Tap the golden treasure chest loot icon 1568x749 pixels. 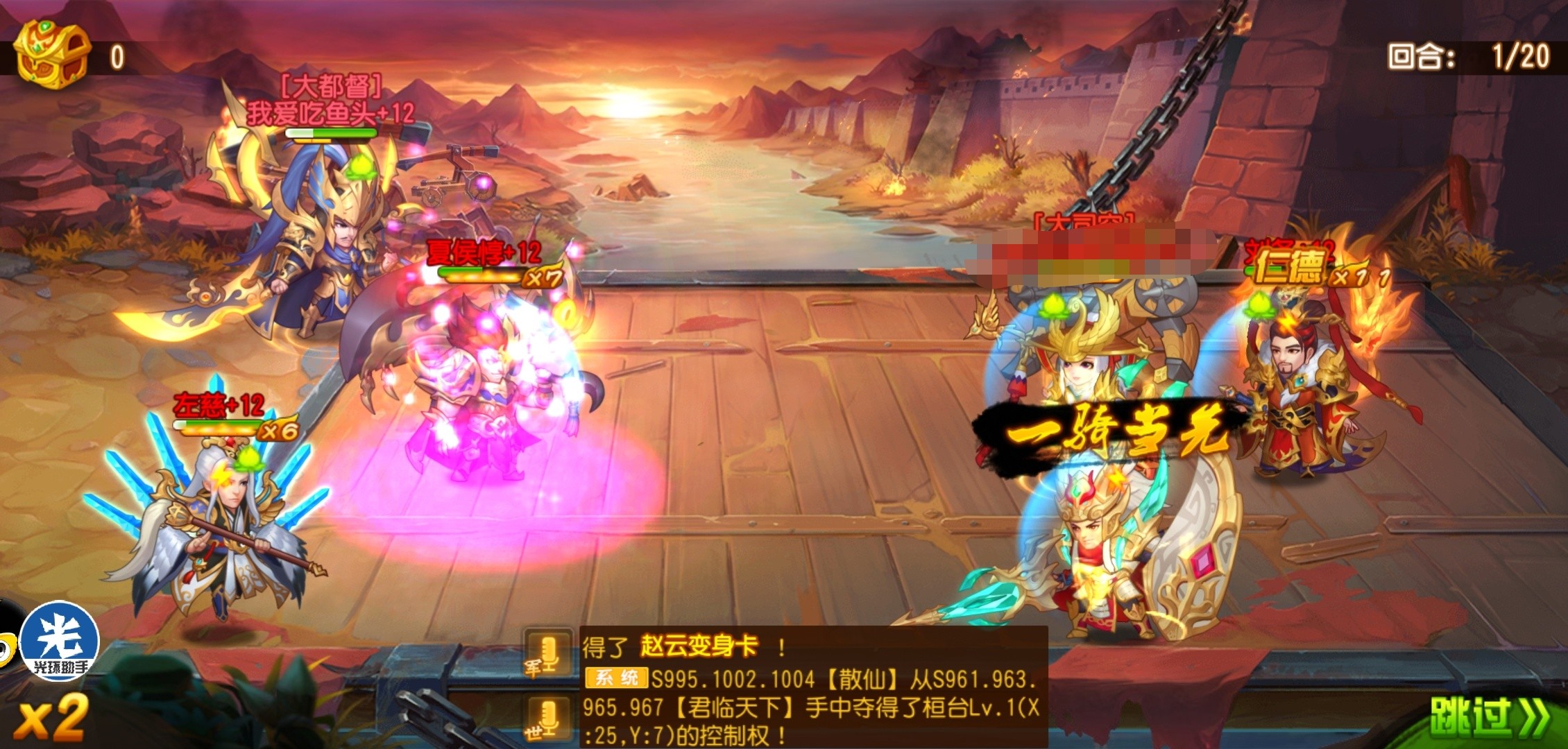(x=53, y=53)
